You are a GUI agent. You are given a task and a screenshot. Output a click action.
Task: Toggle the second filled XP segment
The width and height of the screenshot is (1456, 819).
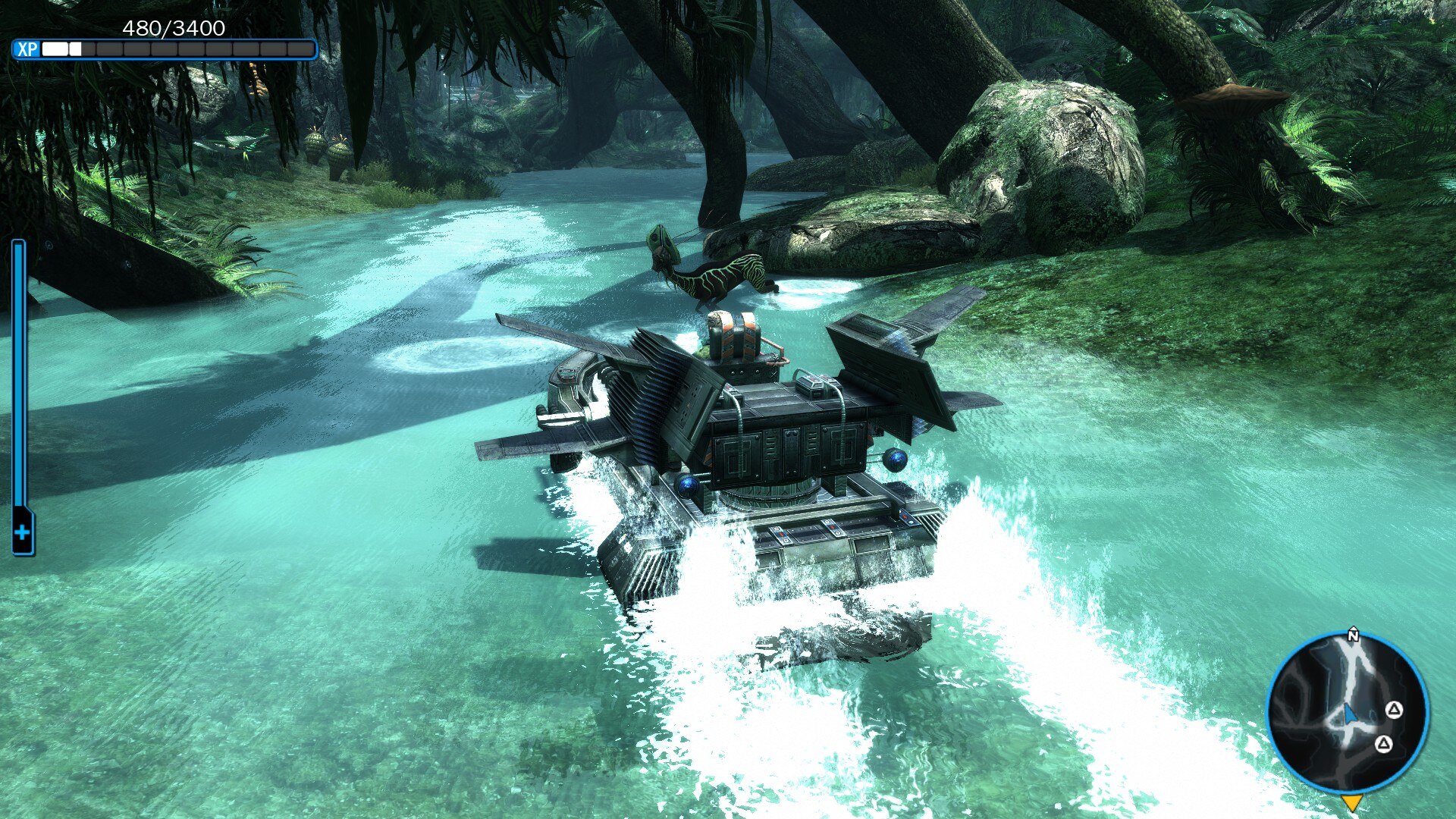click(x=74, y=48)
